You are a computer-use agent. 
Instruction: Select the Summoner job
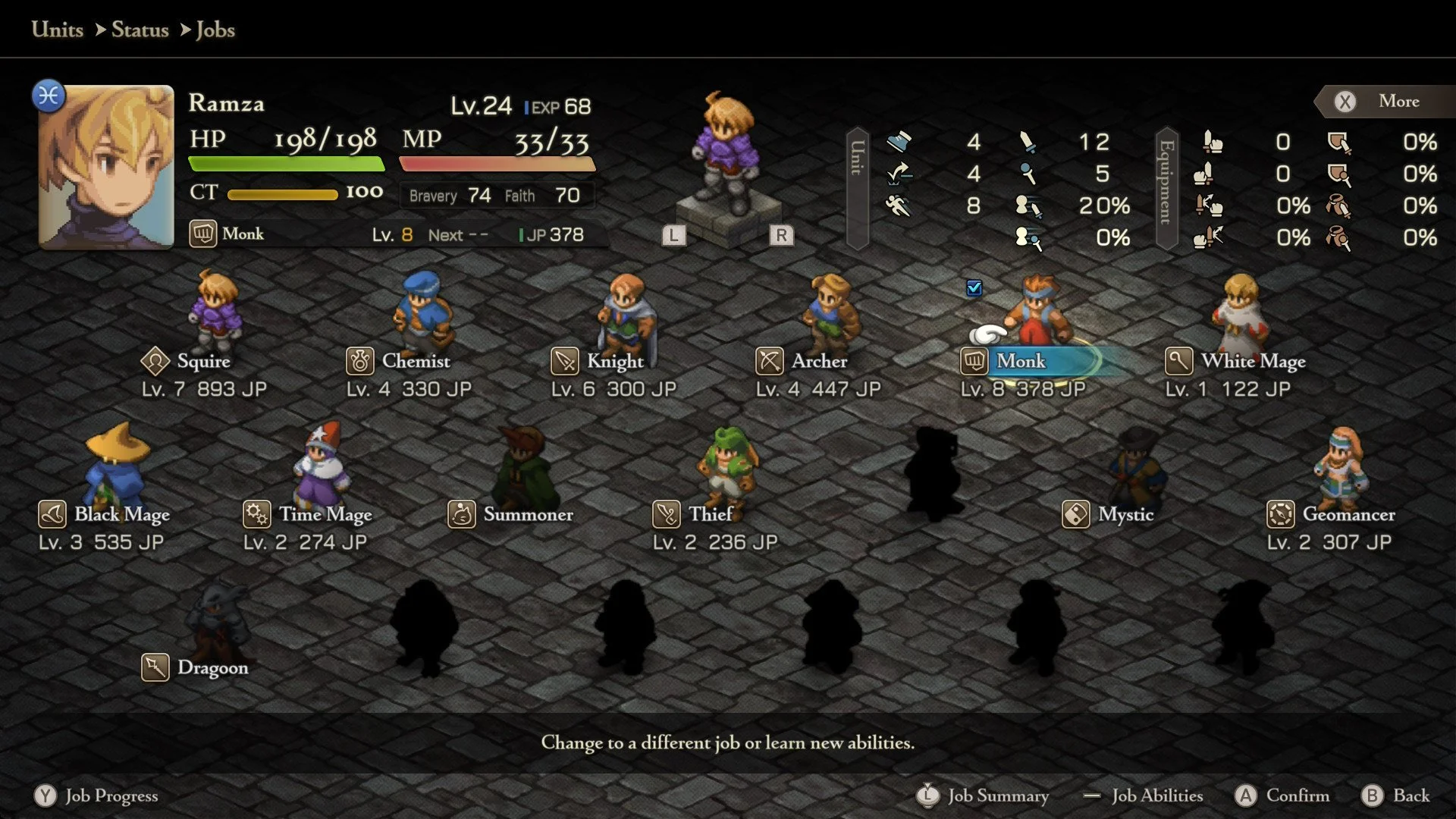click(x=528, y=514)
